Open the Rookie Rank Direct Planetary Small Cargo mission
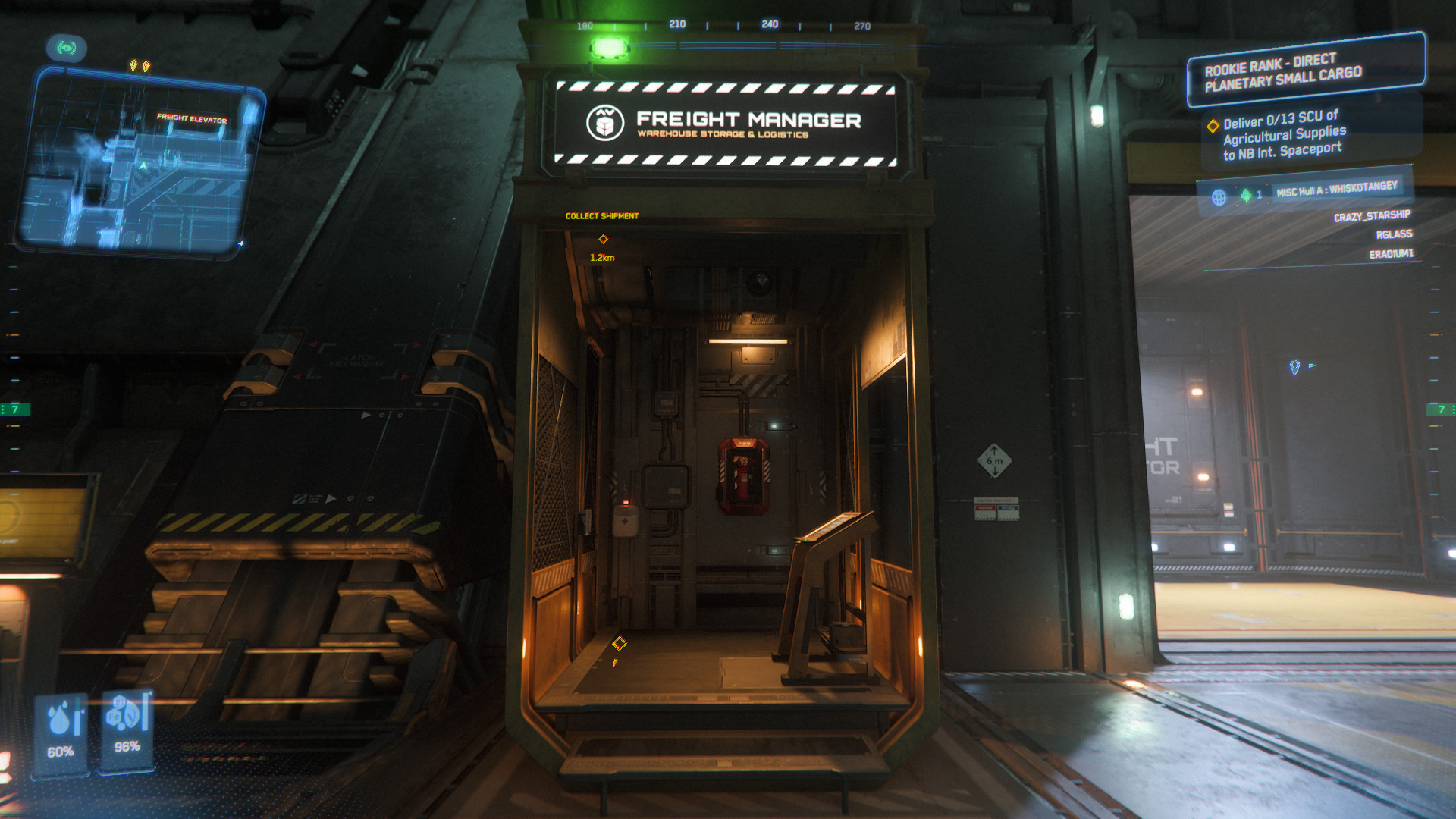Screen dimensions: 1456x819 point(1304,70)
